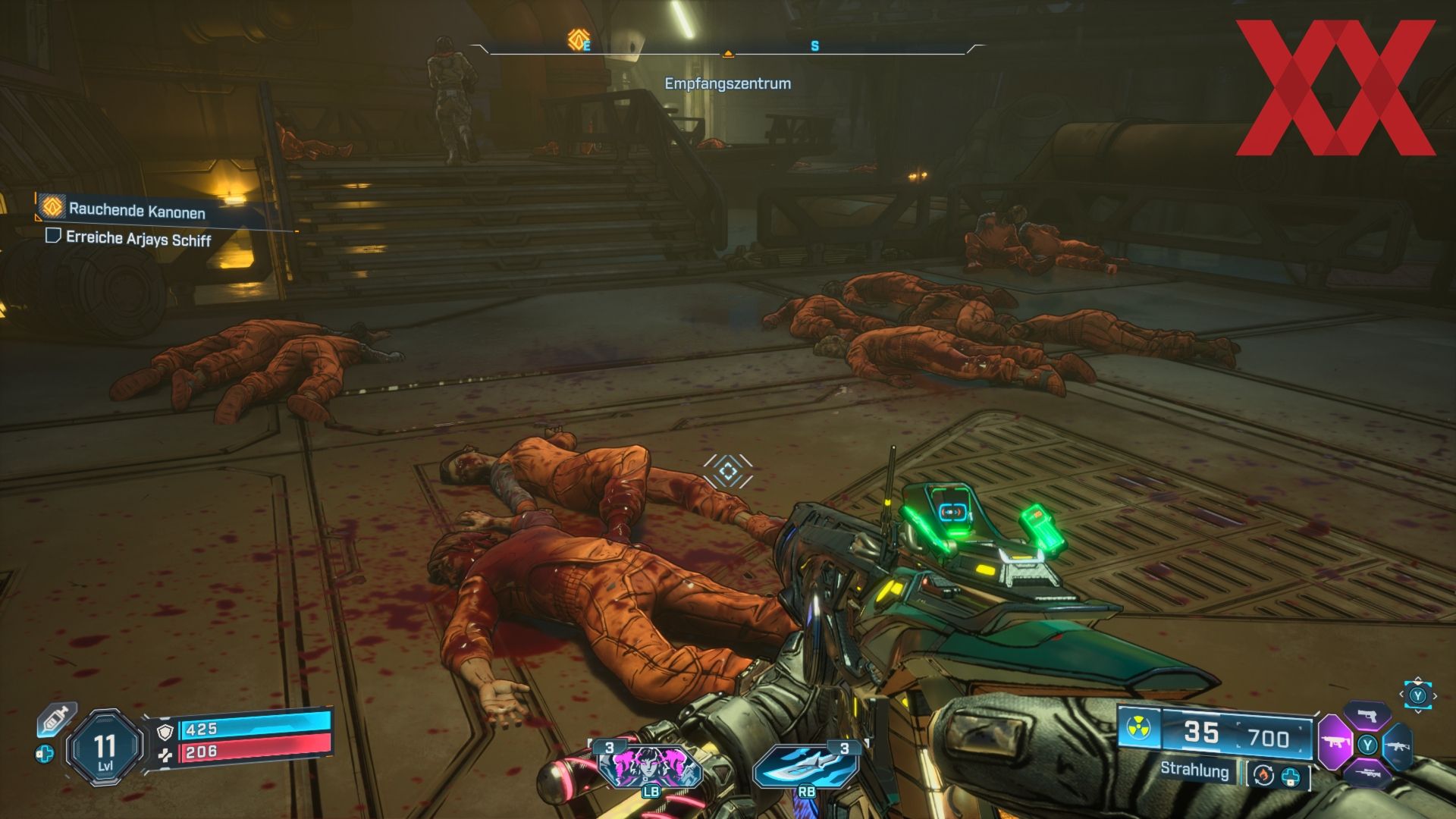Click the red XX watermark logo
Screen dimensions: 1456x819
(1335, 87)
